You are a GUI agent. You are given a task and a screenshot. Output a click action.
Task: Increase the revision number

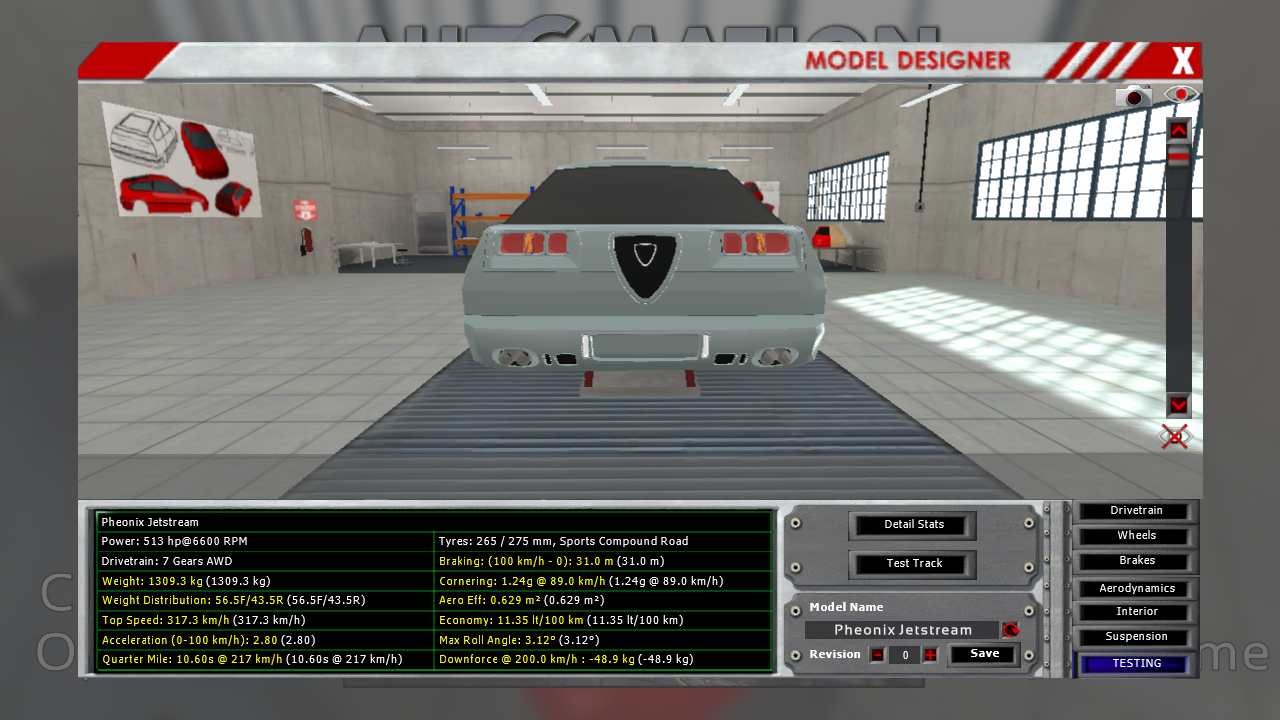coord(930,655)
